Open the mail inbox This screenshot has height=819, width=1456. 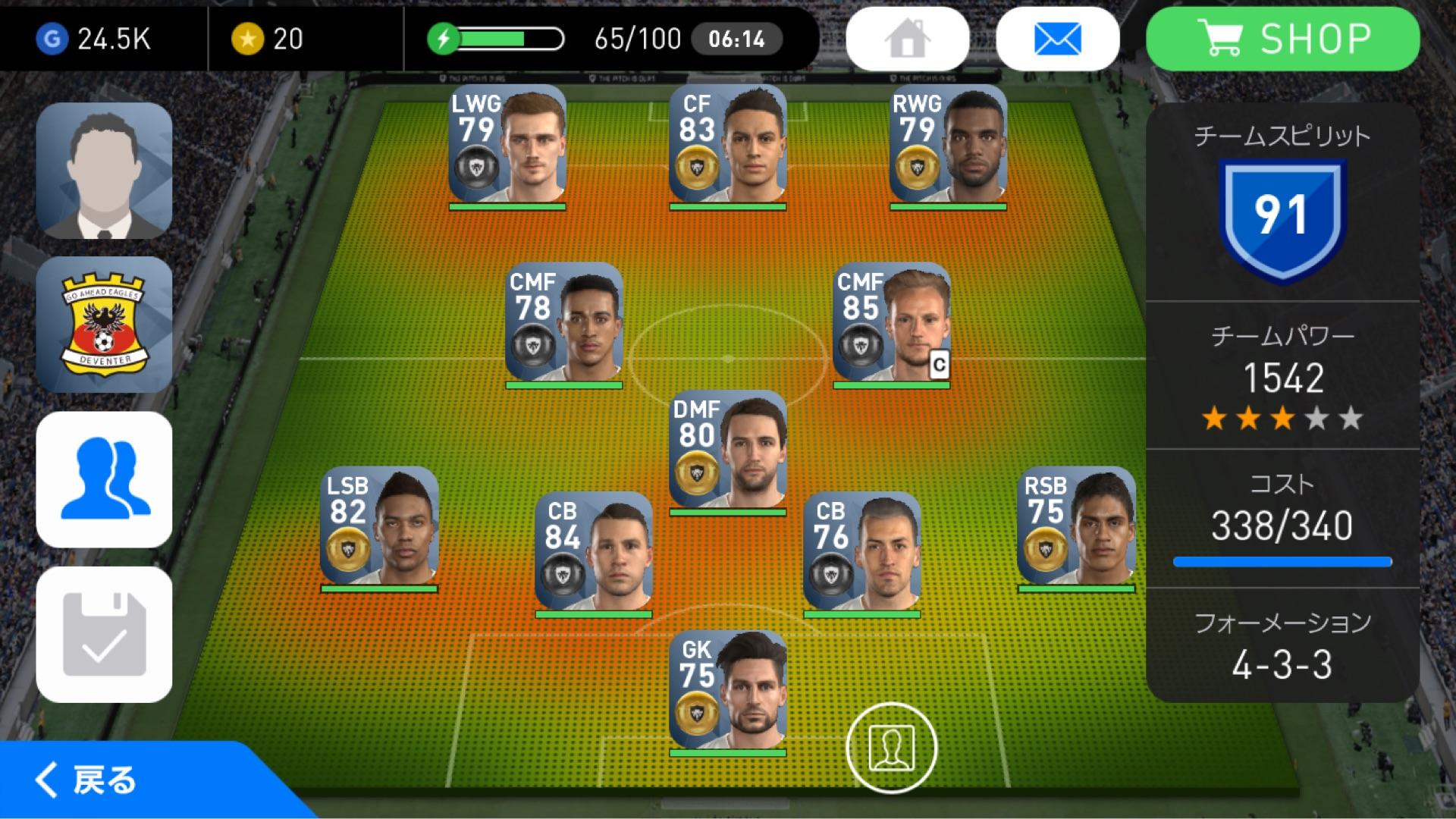[1057, 39]
